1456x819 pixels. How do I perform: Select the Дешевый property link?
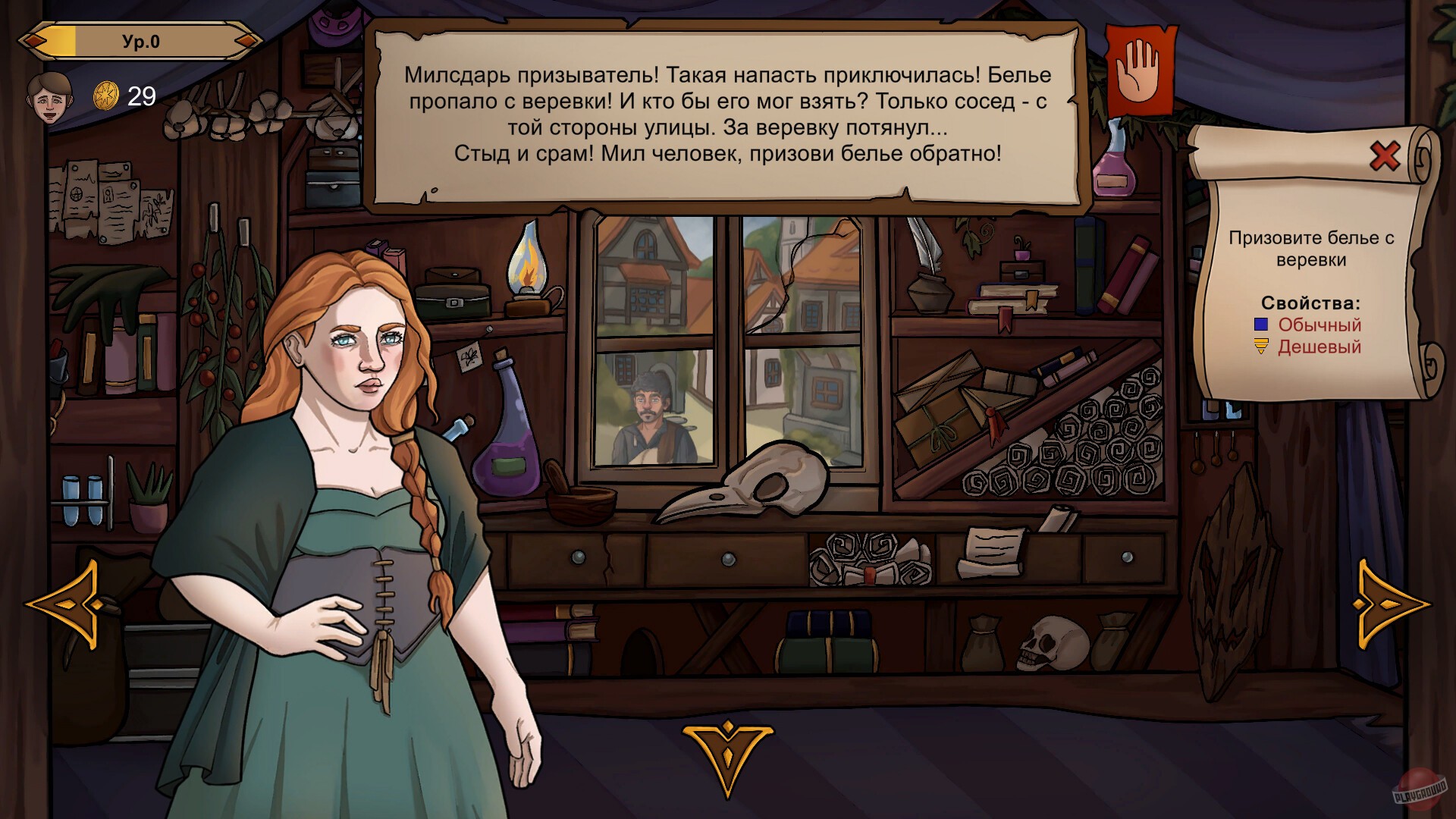tap(1319, 347)
